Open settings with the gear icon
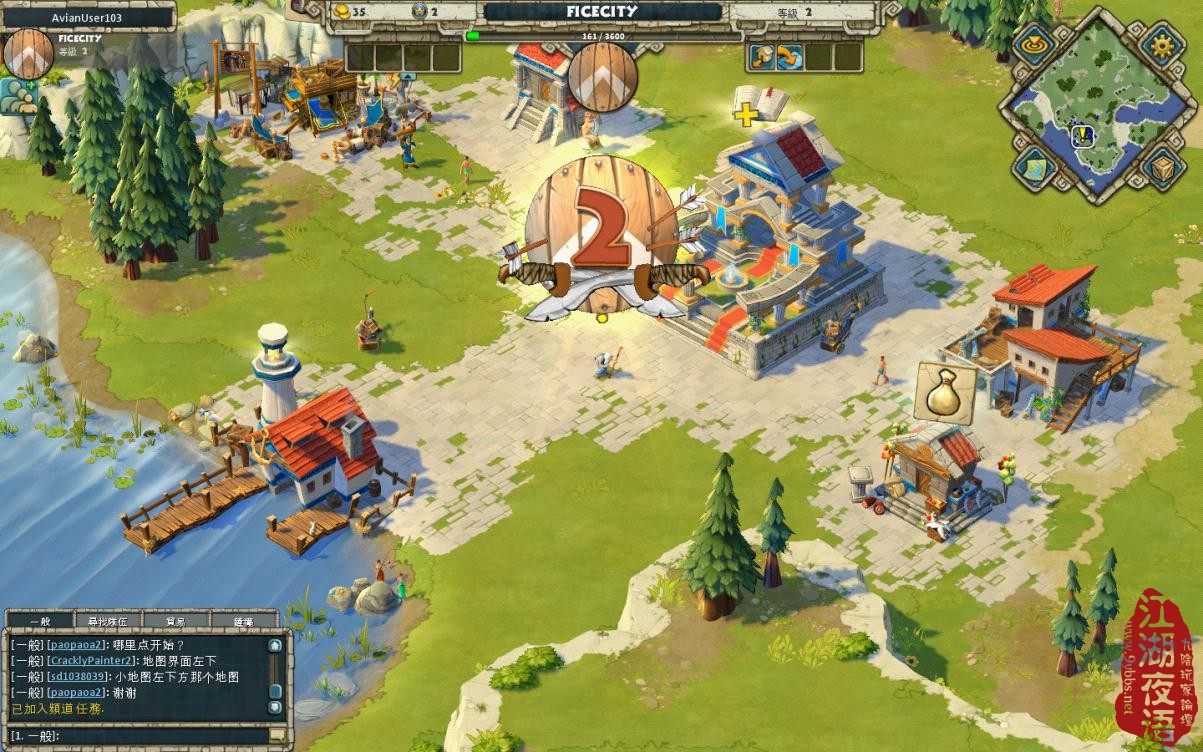 pyautogui.click(x=1161, y=45)
